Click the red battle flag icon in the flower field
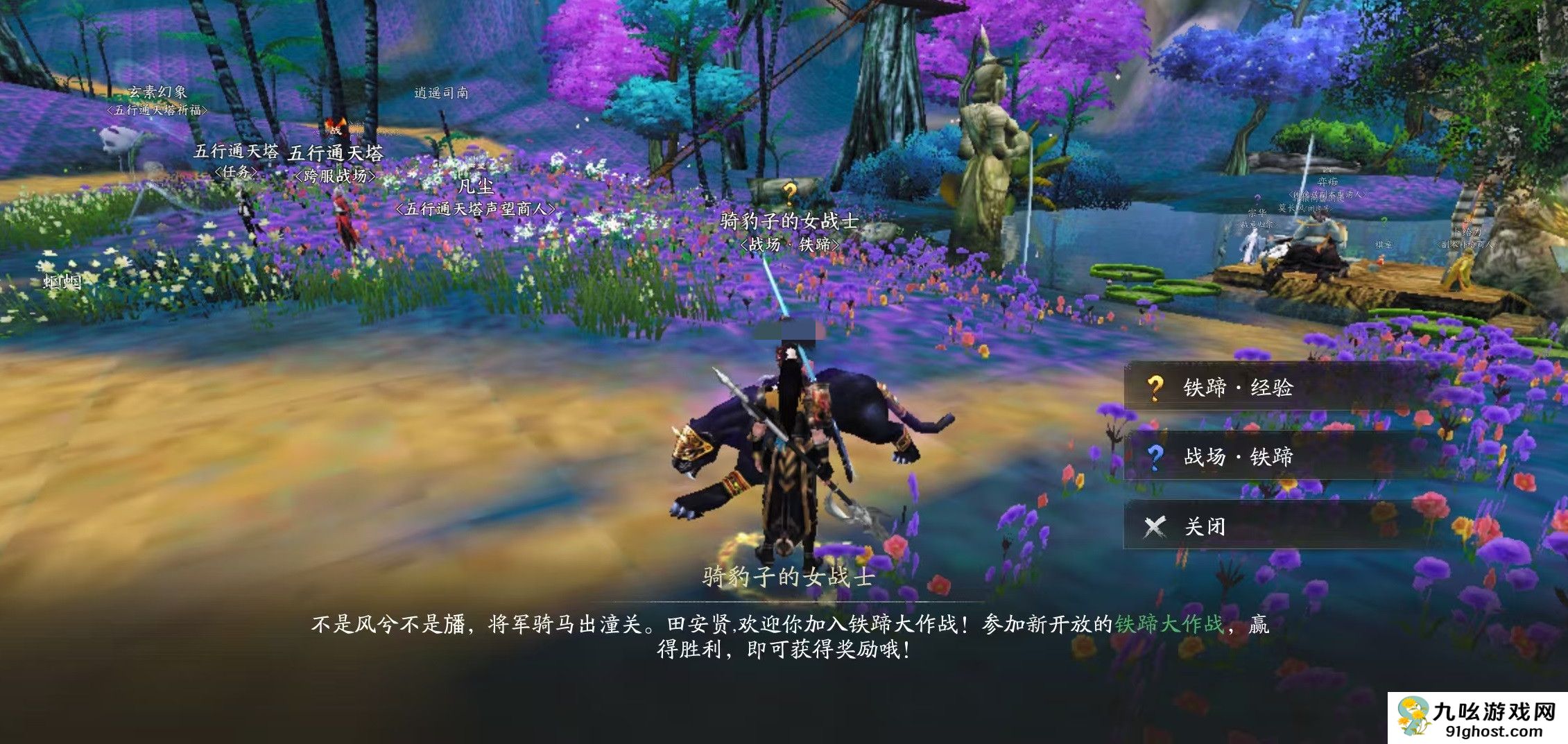 pos(334,125)
